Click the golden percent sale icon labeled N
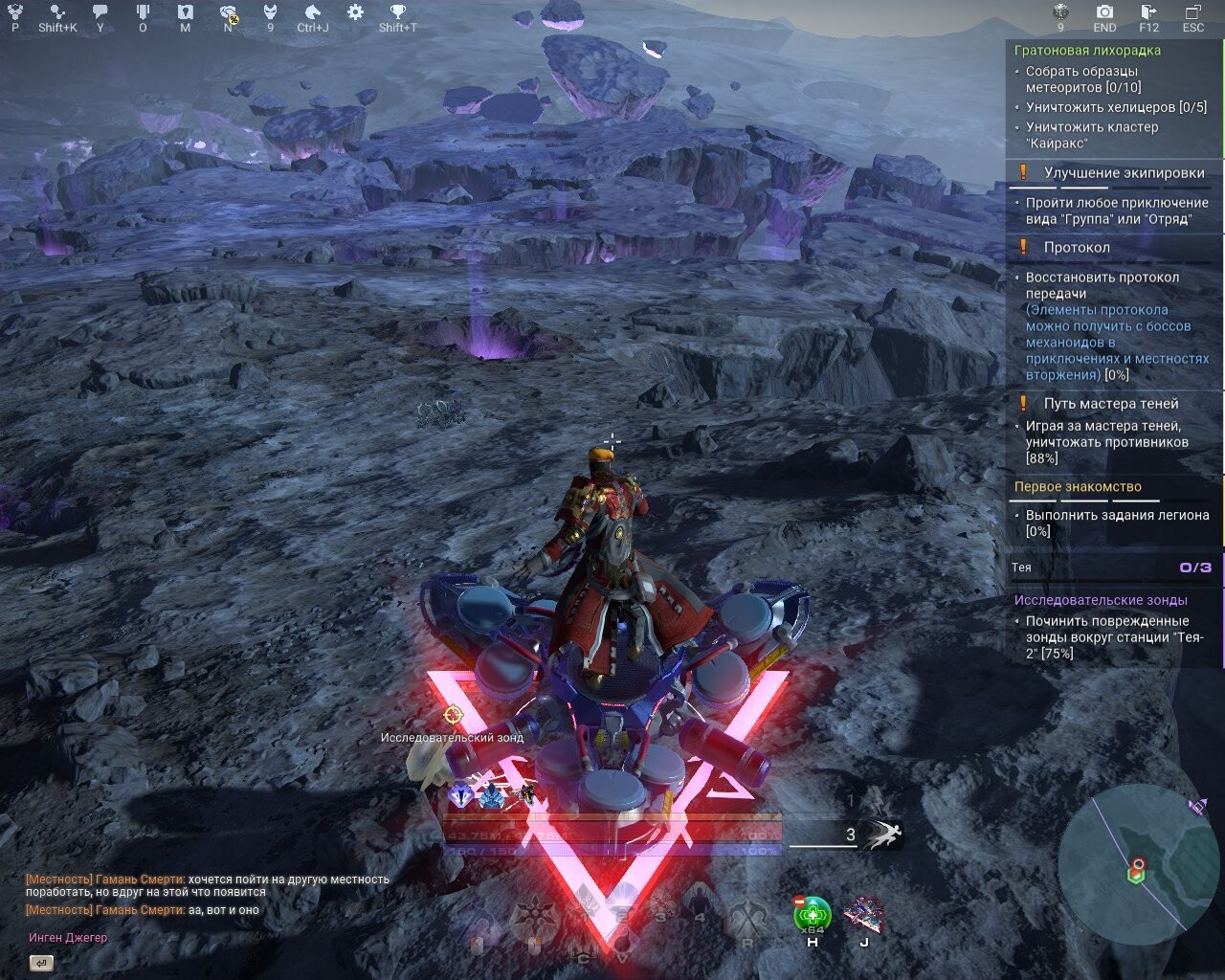The height and width of the screenshot is (980, 1225). (x=227, y=14)
